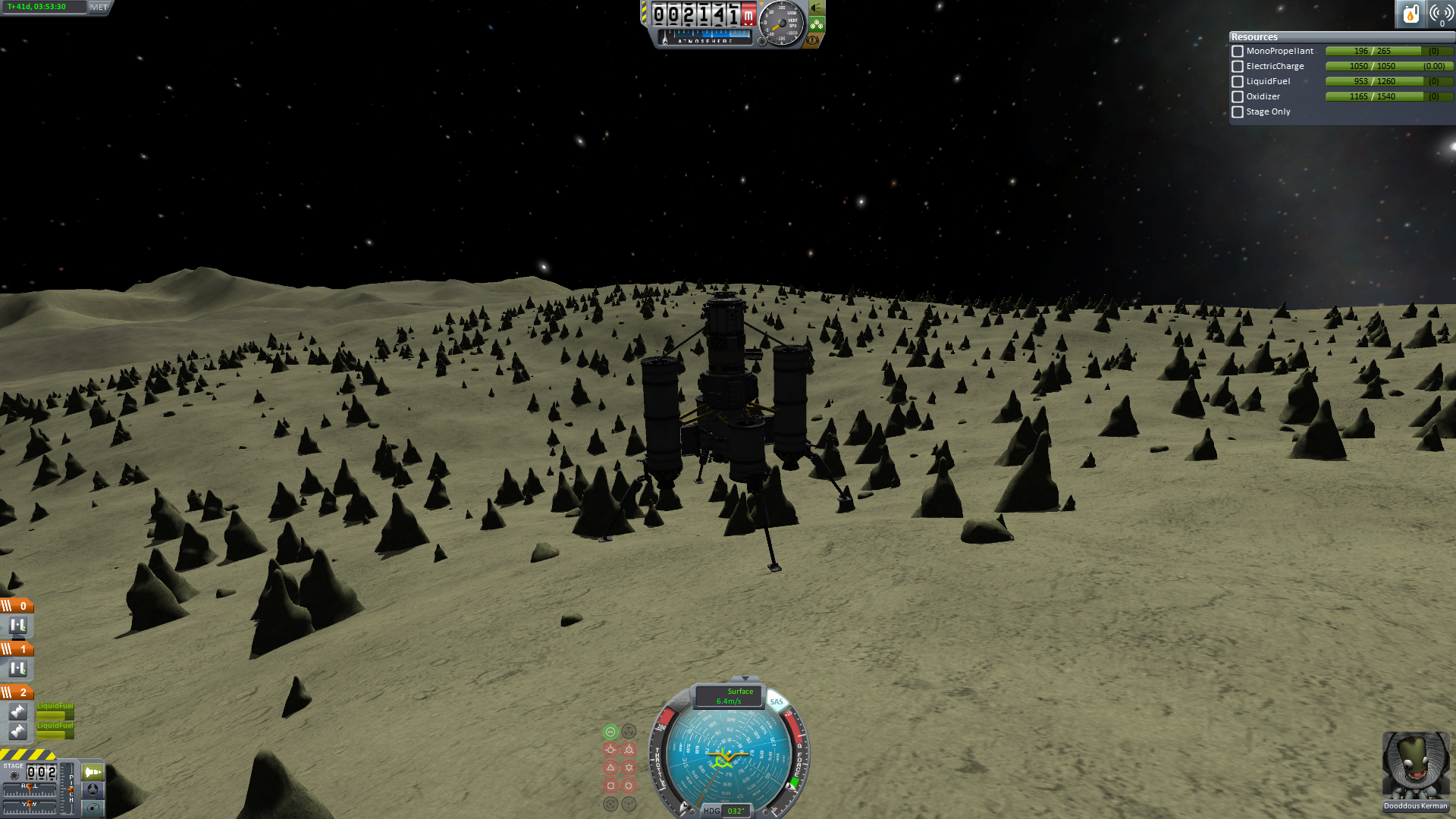The image size is (1456, 819).
Task: Open the comms signal toolbar icon
Action: (1441, 14)
